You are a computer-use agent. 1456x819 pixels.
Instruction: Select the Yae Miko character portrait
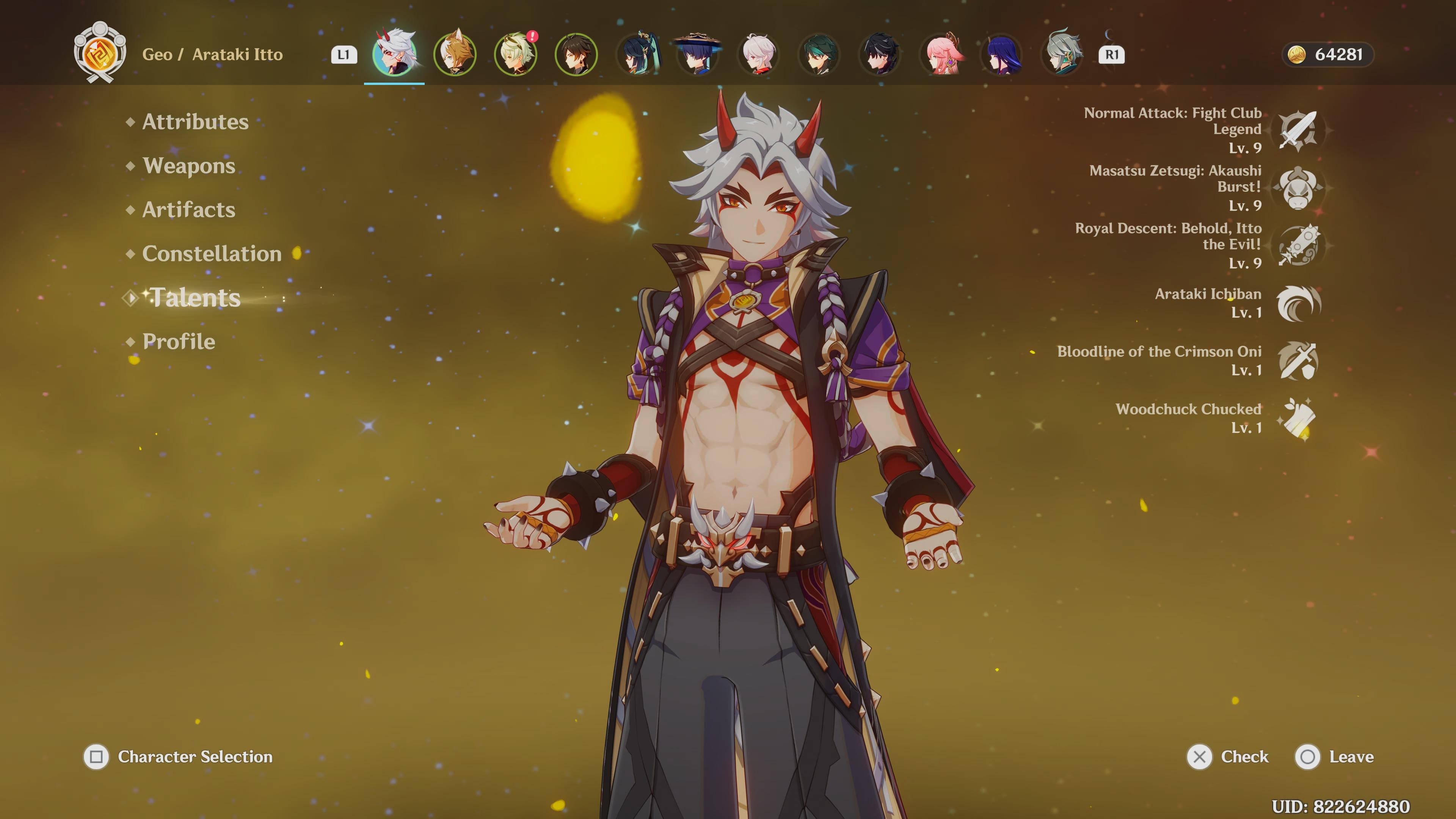[940, 55]
